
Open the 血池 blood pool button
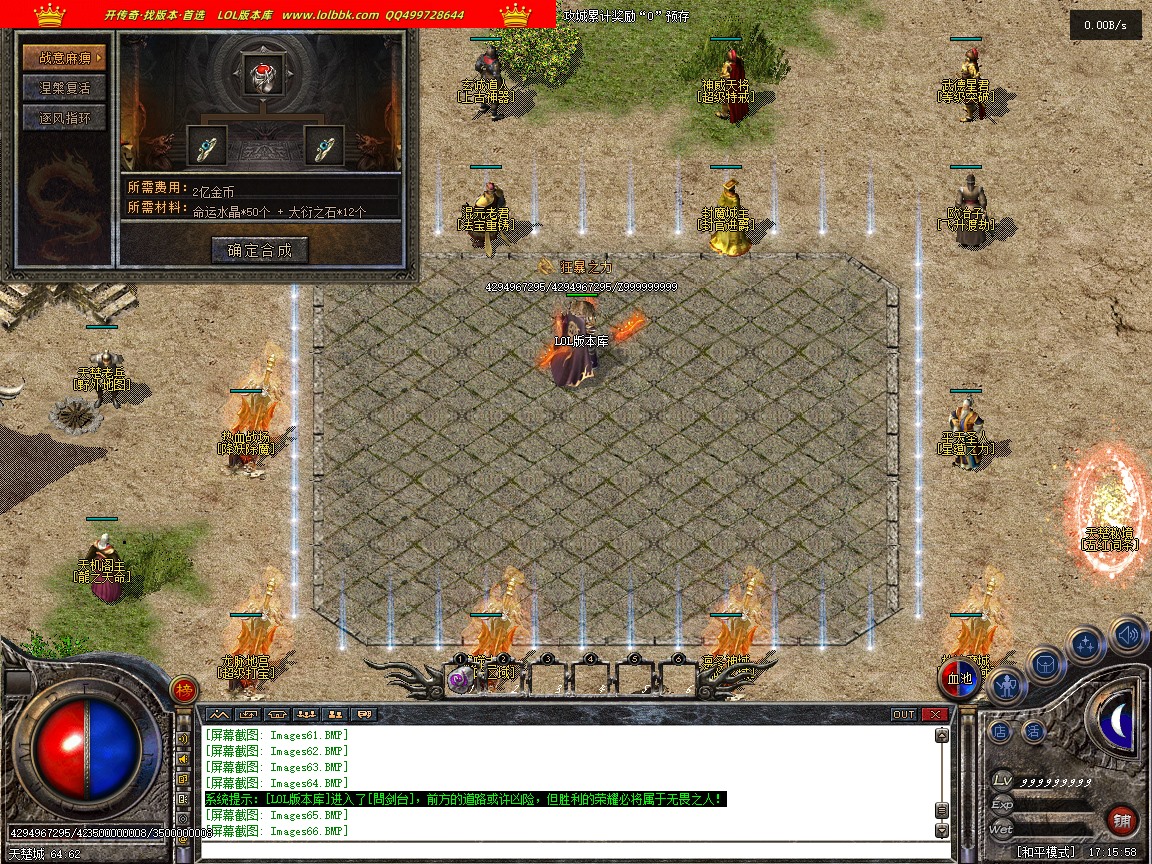[960, 679]
